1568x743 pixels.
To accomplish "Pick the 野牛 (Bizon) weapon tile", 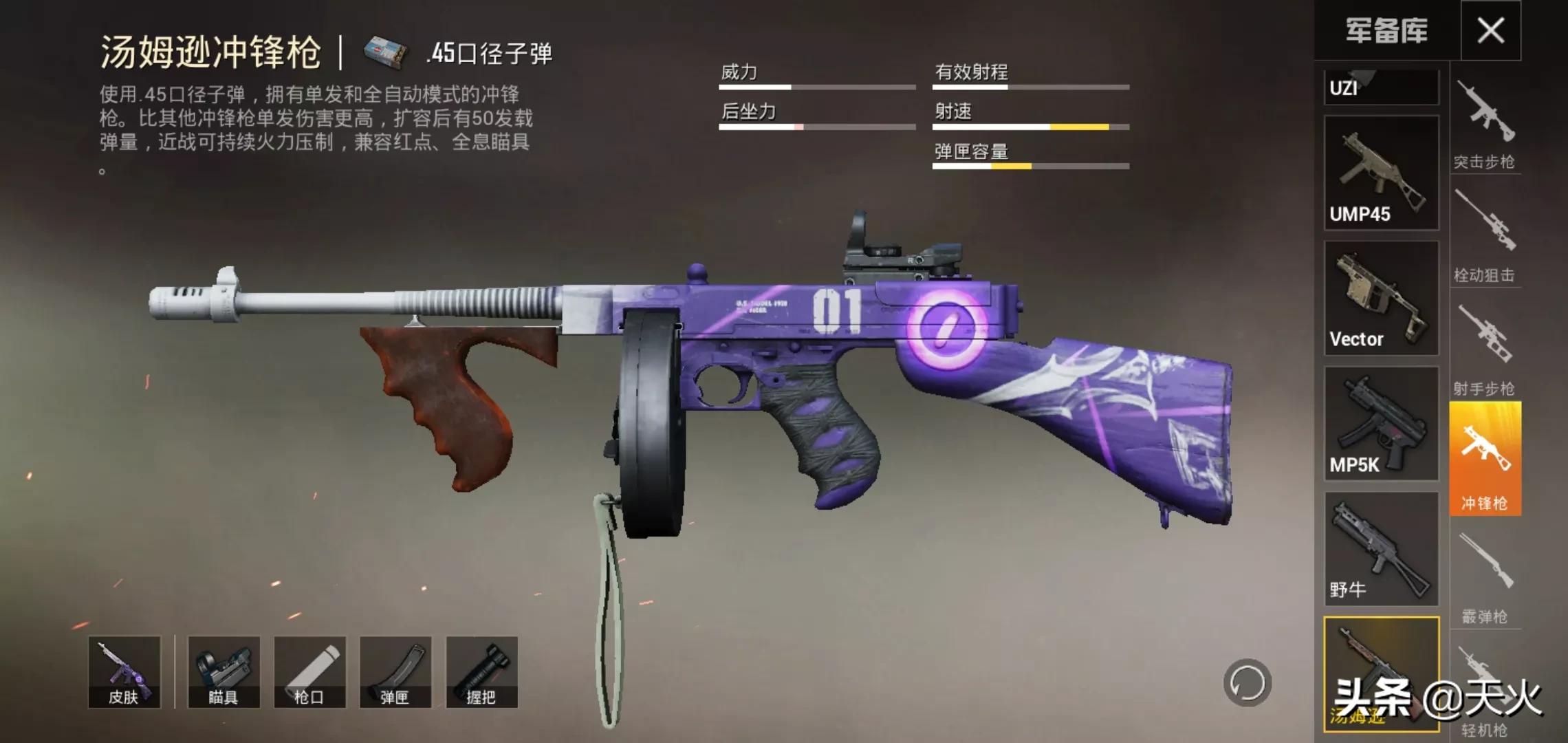I will 1381,548.
